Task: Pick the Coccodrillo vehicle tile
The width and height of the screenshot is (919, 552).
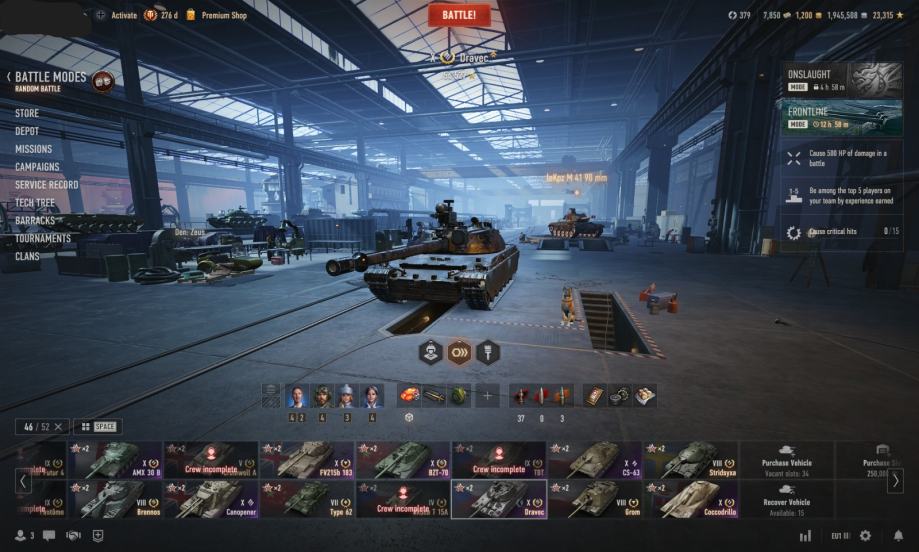Action: [x=691, y=498]
